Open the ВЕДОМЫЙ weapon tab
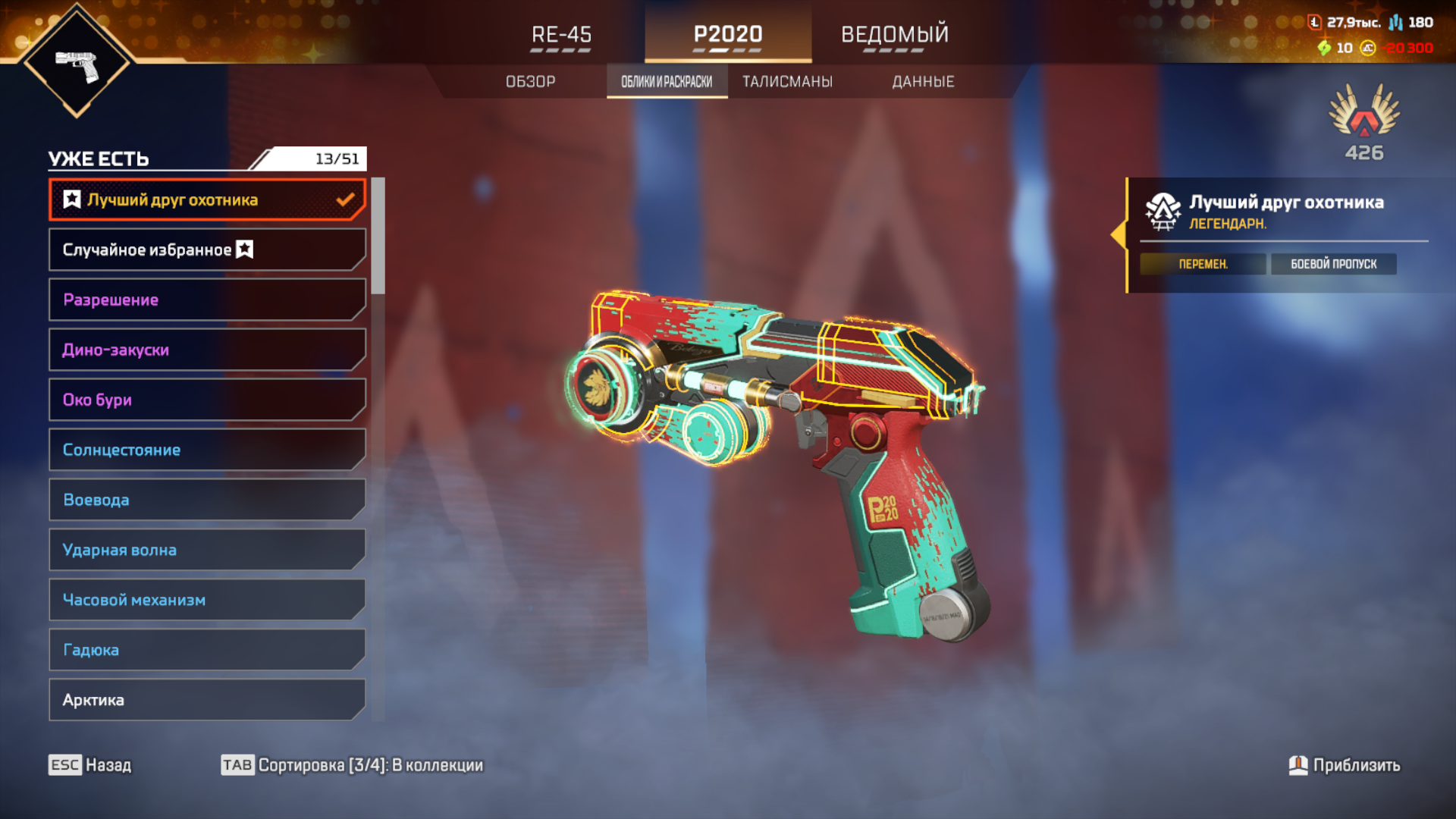 click(x=894, y=35)
